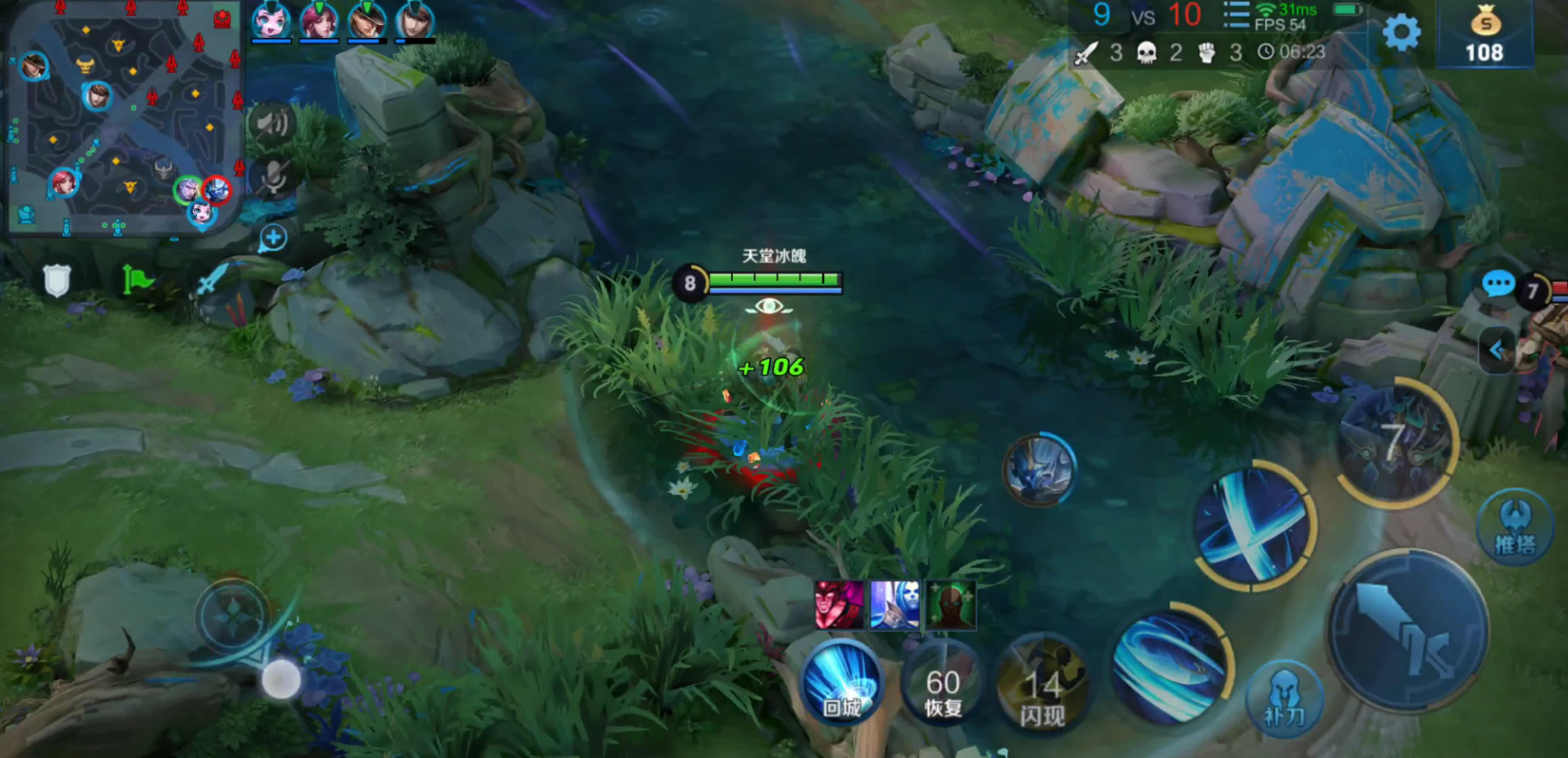
Task: Target the red-haired enemy hero portrait
Action: tap(839, 604)
